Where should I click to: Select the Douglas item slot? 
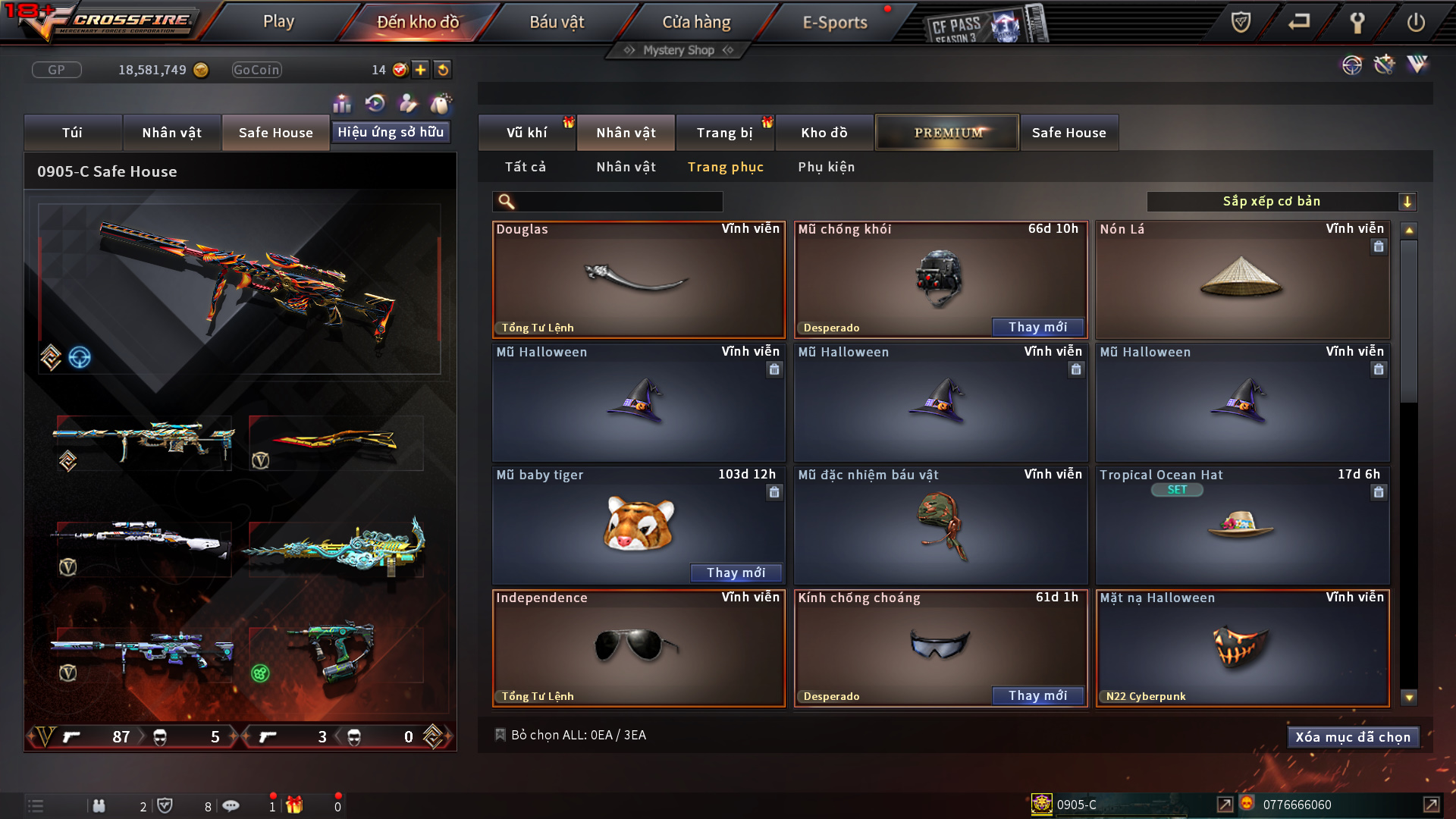pyautogui.click(x=639, y=280)
